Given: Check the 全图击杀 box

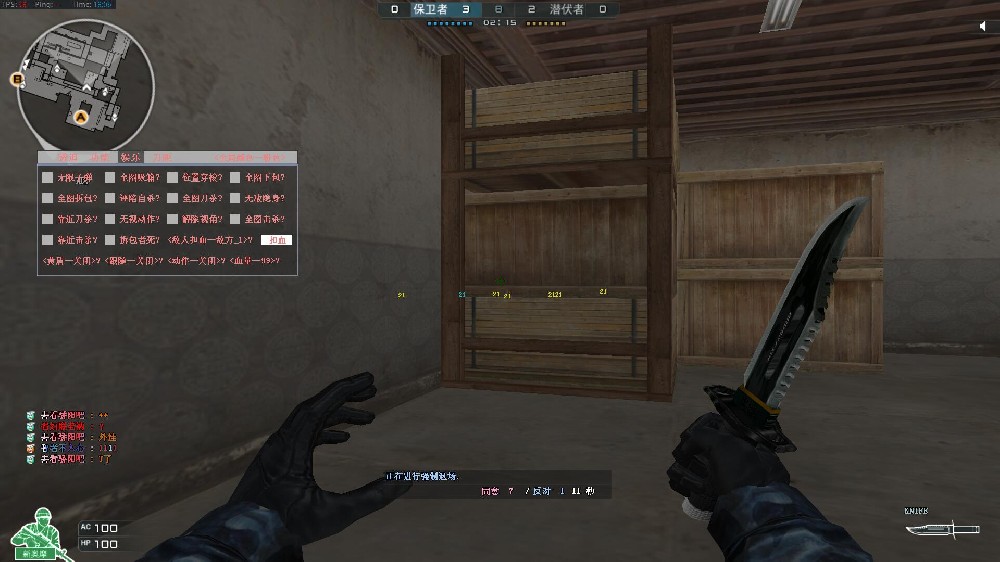Looking at the screenshot, I should [x=235, y=219].
